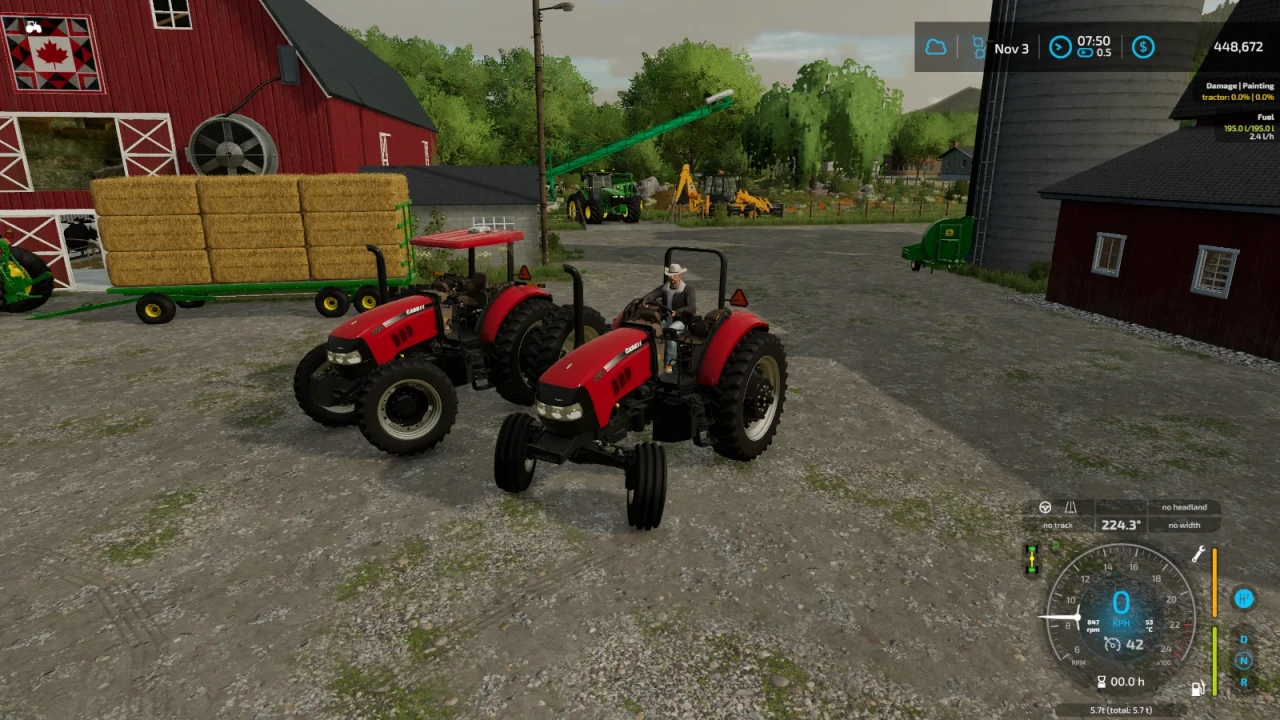Image resolution: width=1280 pixels, height=720 pixels.
Task: Toggle the parking brake P indicator
Action: coord(1054,546)
